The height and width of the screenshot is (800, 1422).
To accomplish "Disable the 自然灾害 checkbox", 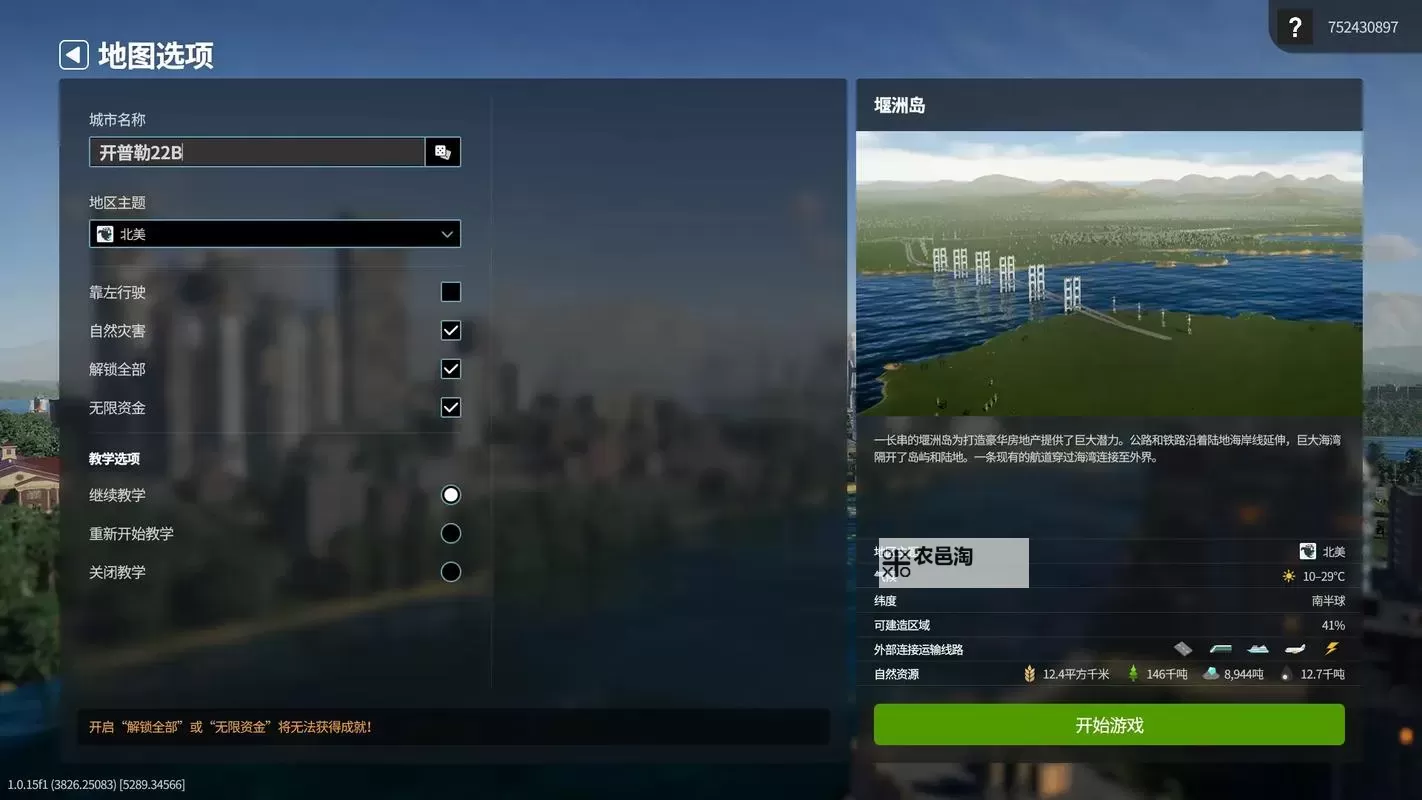I will point(450,330).
